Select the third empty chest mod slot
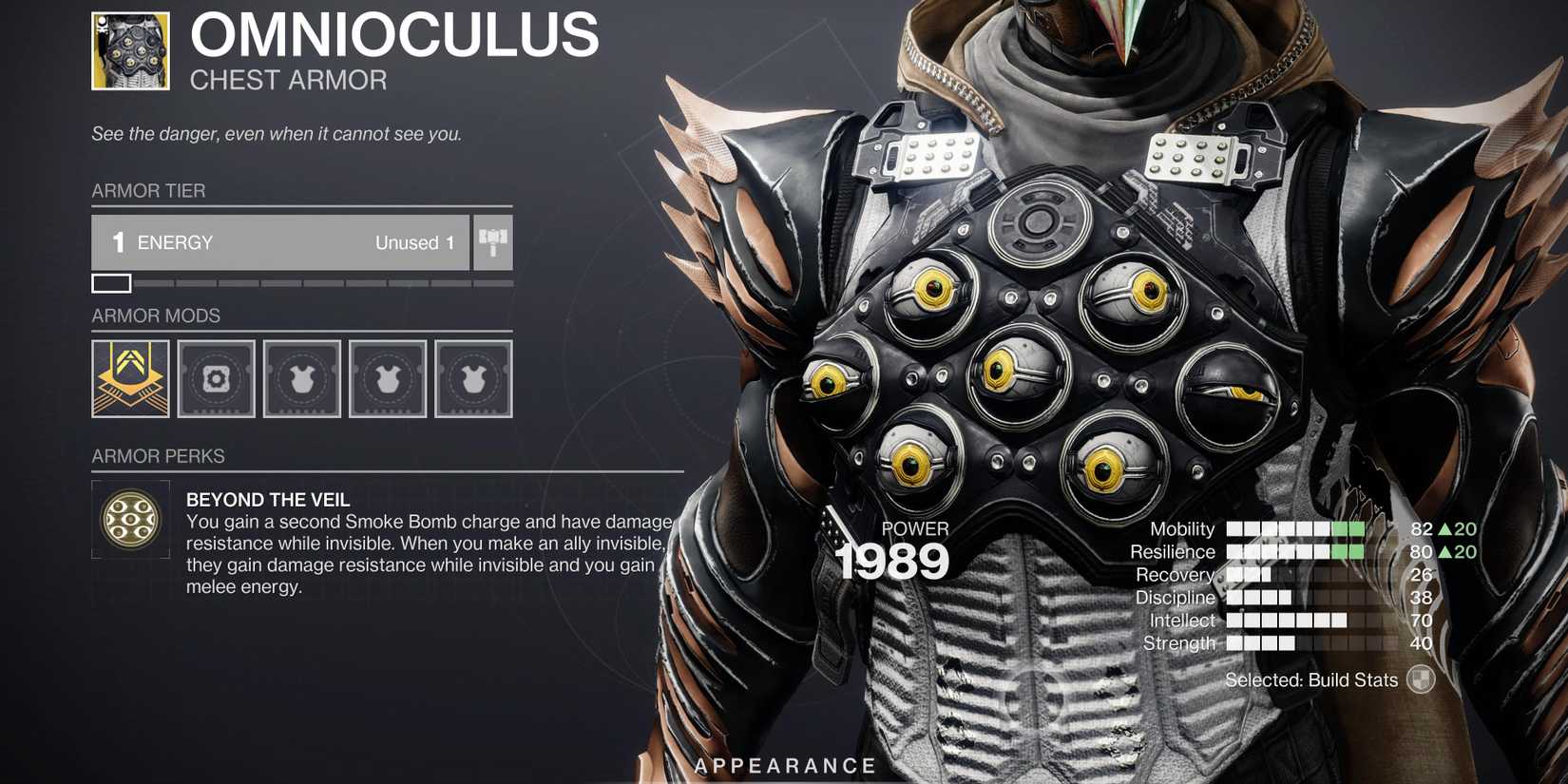This screenshot has height=784, width=1568. pos(472,379)
